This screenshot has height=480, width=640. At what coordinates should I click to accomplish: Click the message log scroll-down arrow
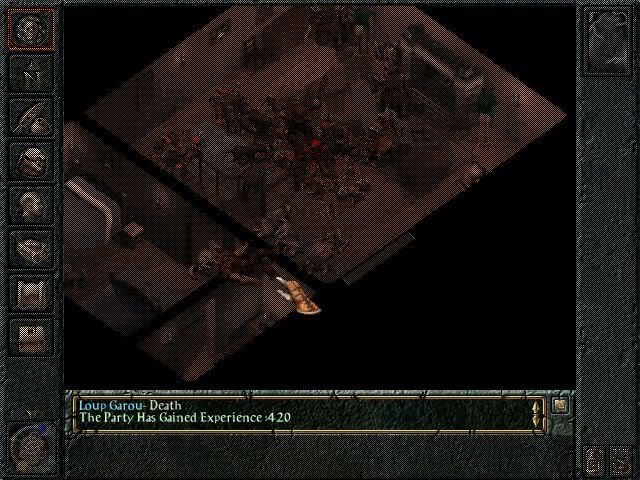[x=537, y=423]
